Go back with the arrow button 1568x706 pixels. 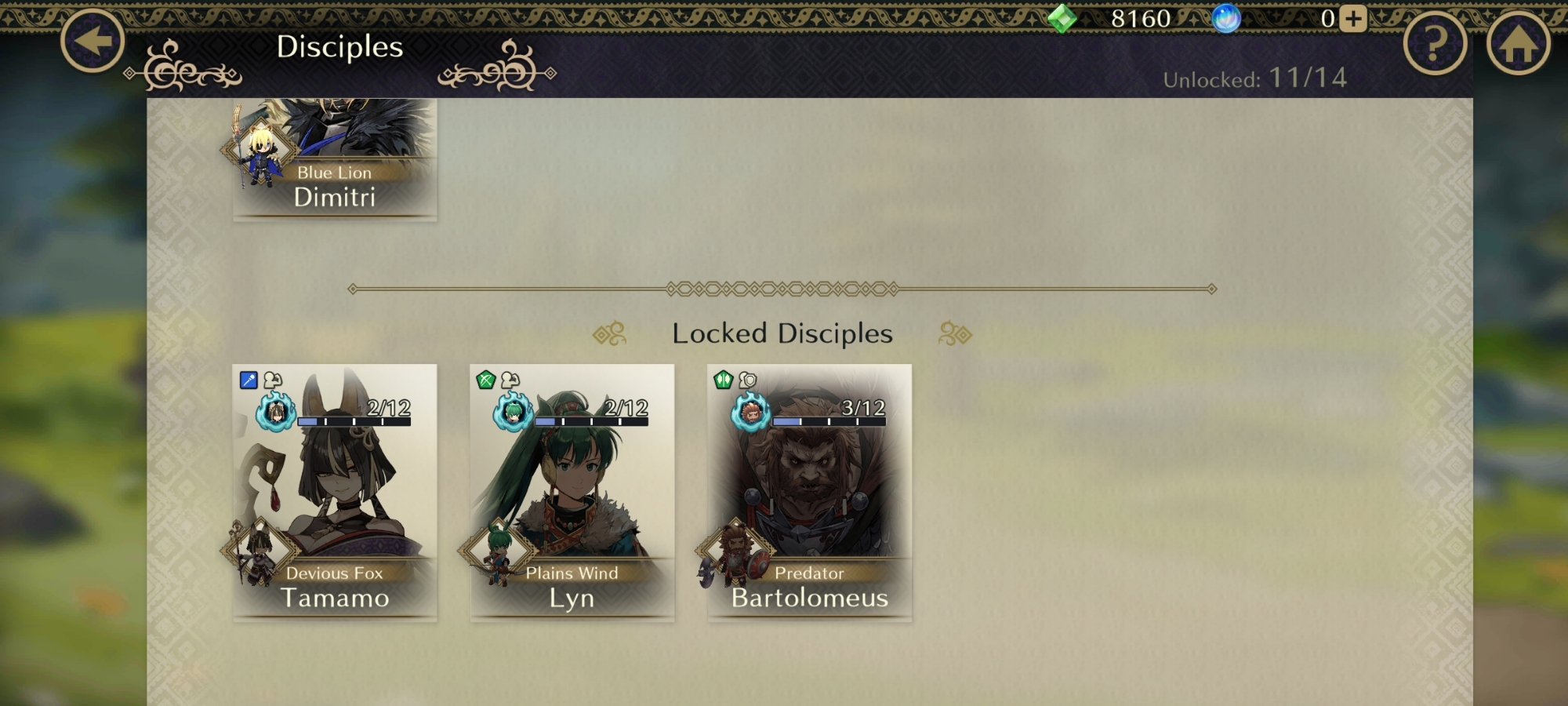coord(93,41)
